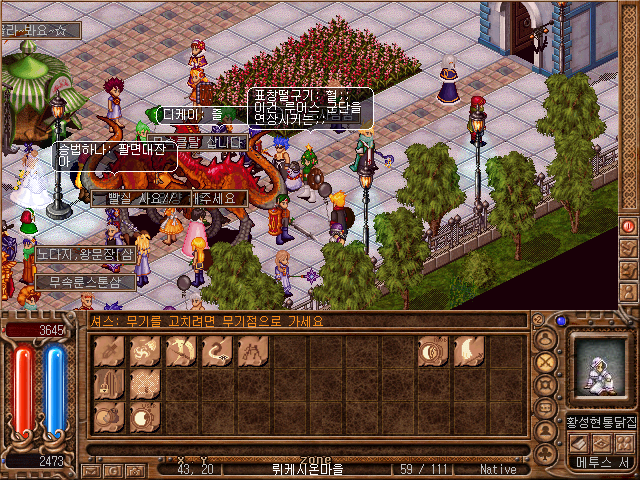Take a screenshot with camera button

point(137,469)
